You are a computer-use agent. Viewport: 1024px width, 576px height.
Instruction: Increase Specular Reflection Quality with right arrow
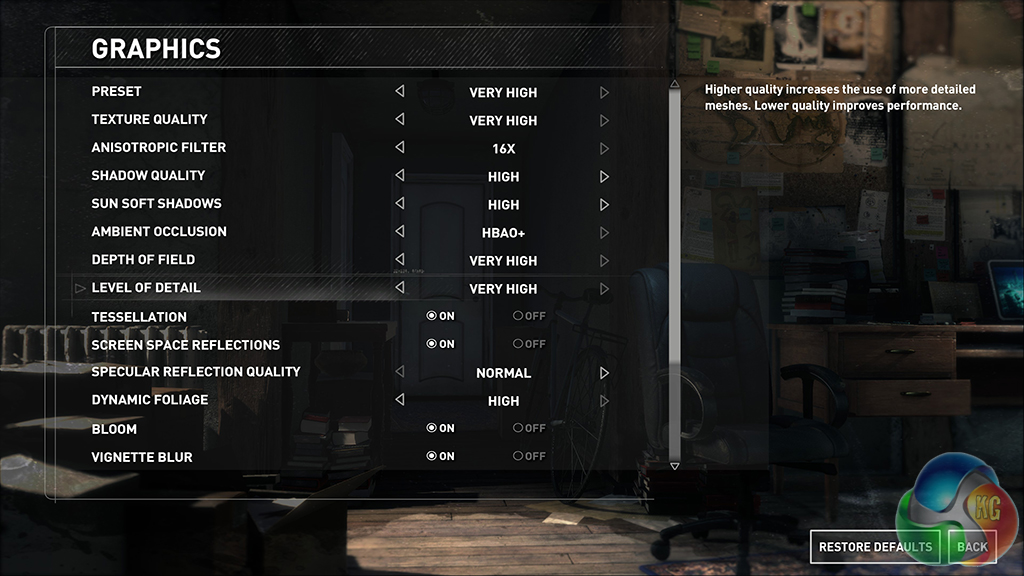(604, 372)
